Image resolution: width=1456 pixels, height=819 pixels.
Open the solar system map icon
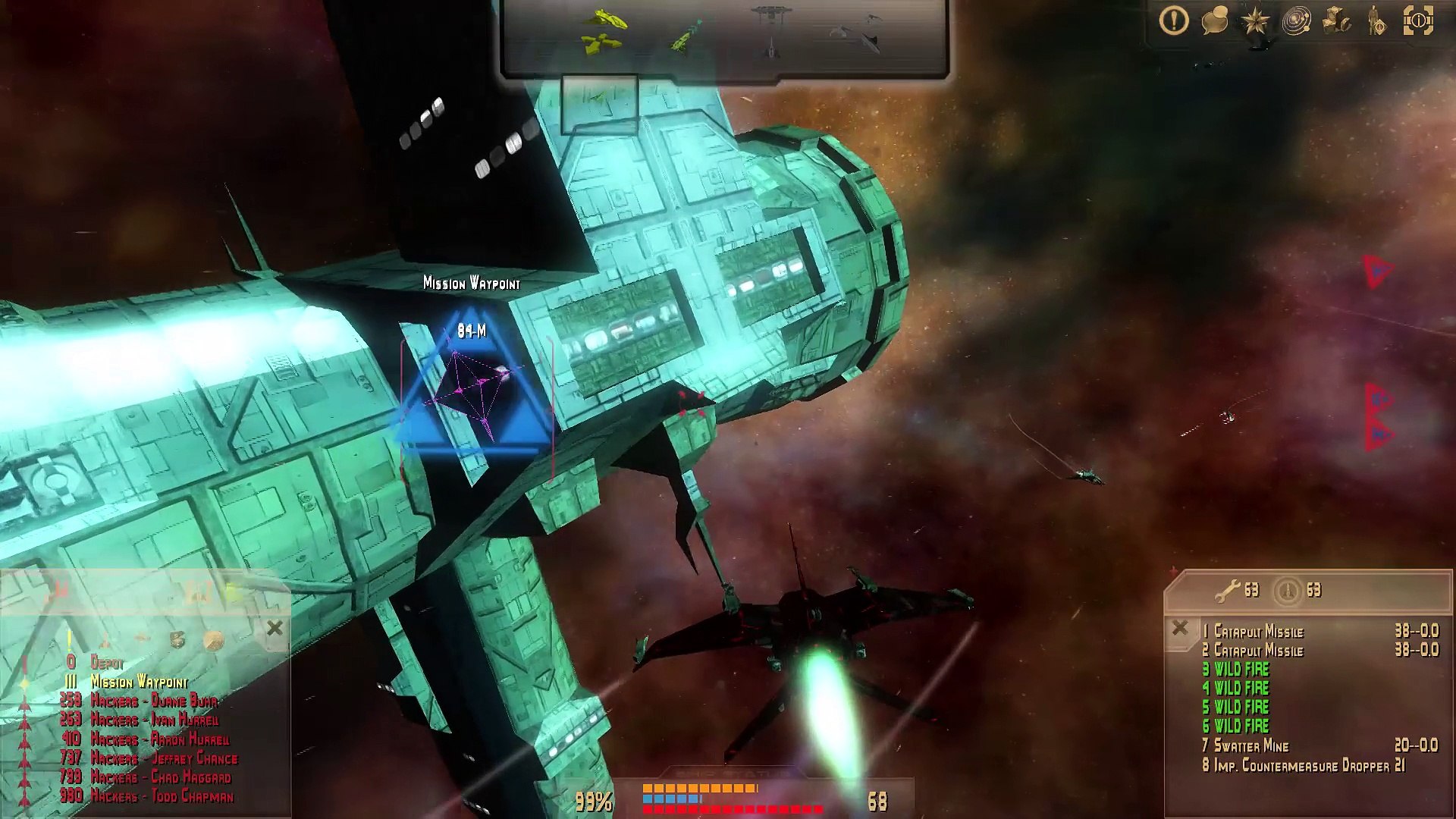point(1296,21)
